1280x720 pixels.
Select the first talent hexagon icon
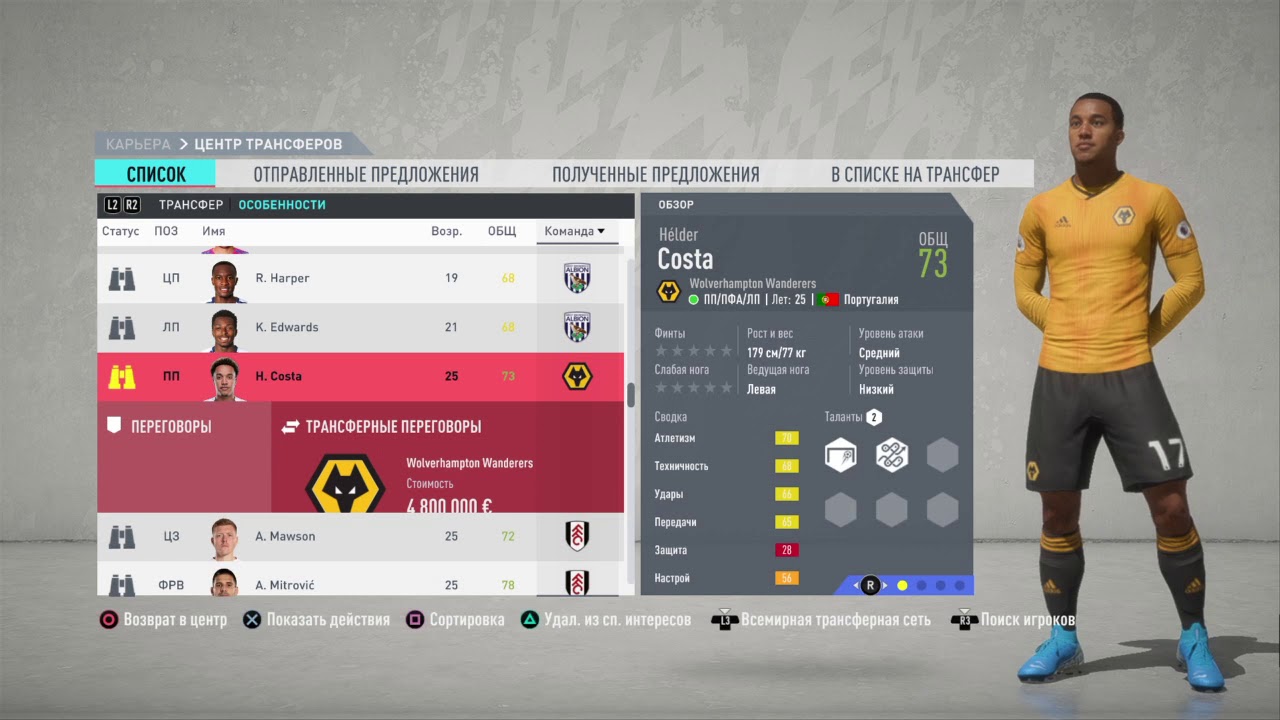(x=841, y=455)
